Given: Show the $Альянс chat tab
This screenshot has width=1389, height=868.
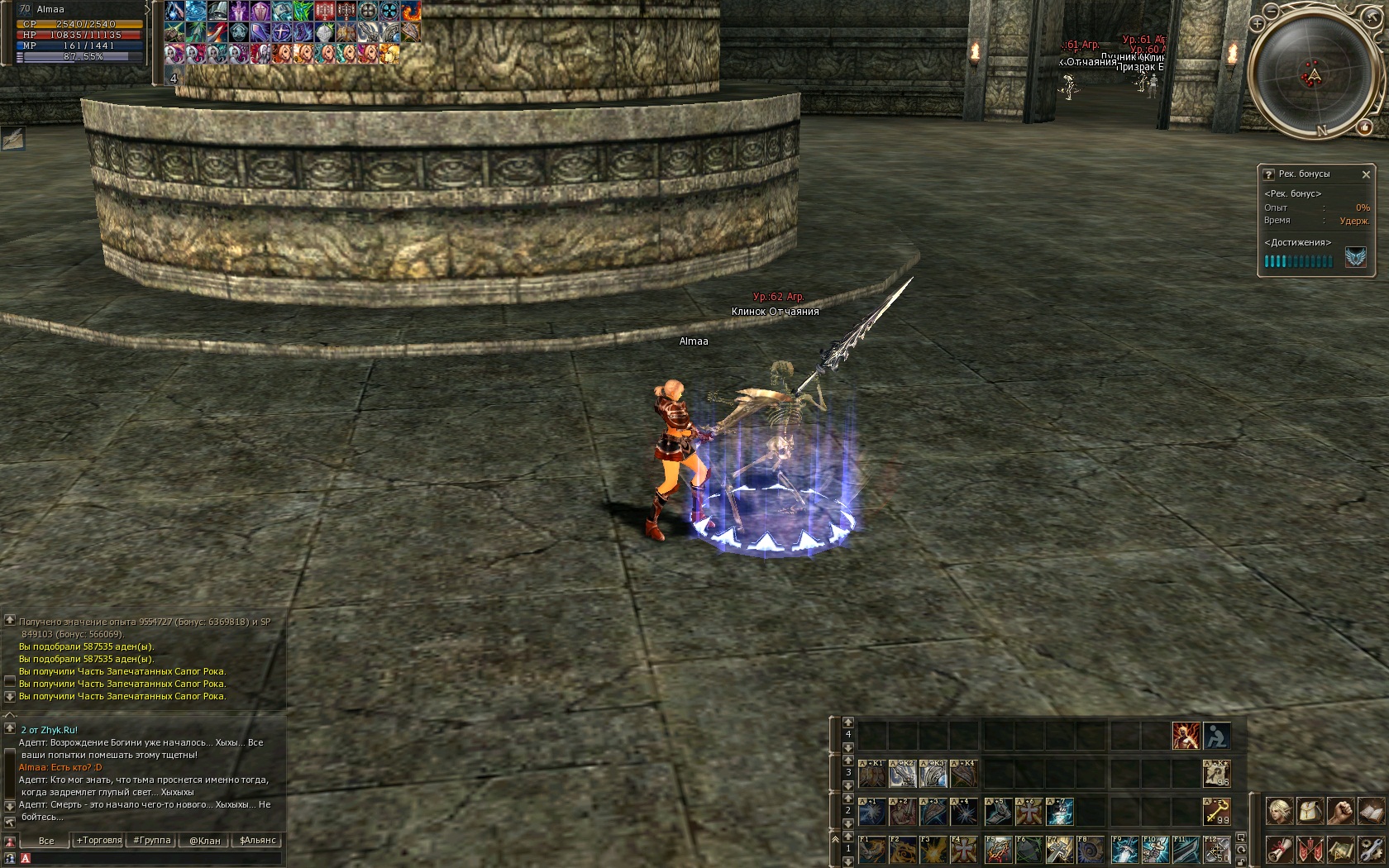Looking at the screenshot, I should [257, 841].
